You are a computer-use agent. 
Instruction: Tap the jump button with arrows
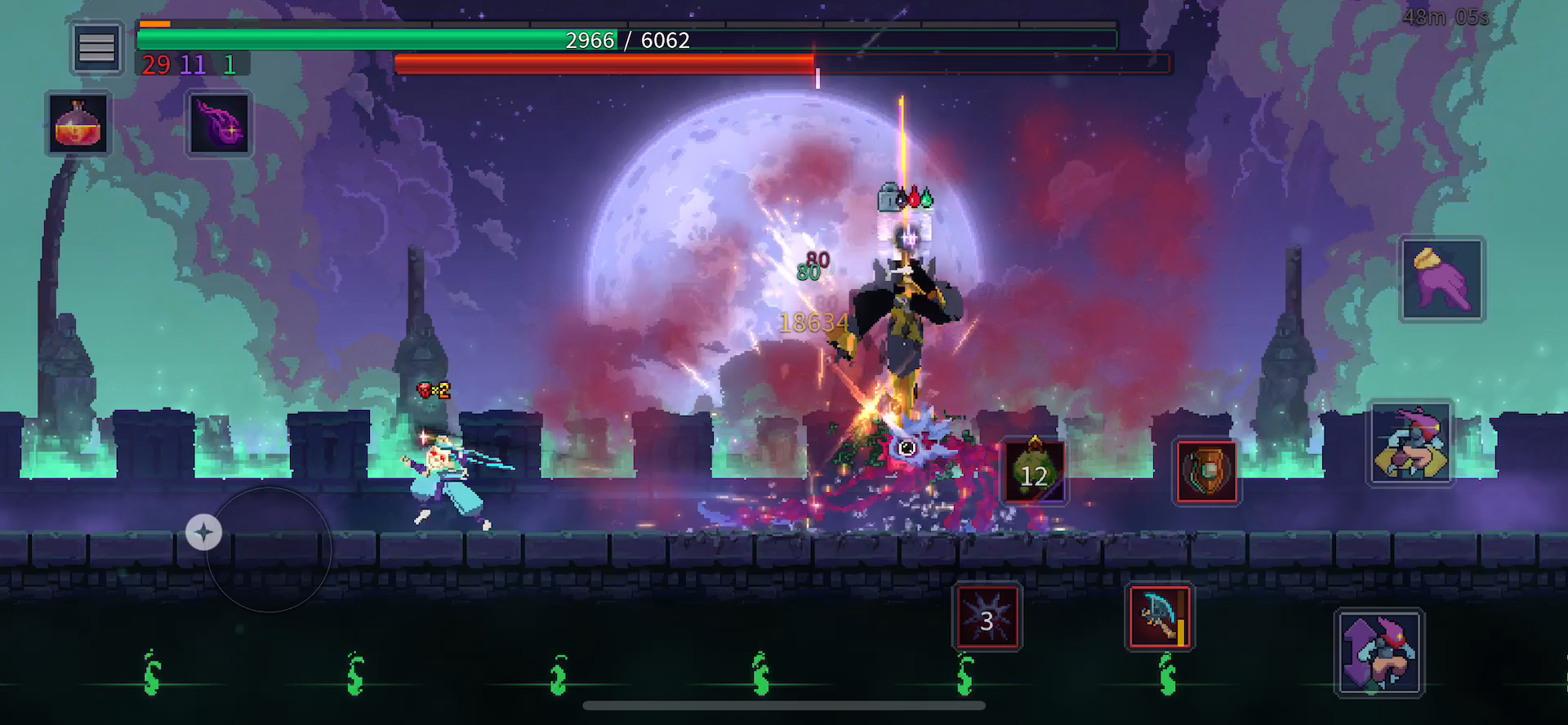(1379, 653)
